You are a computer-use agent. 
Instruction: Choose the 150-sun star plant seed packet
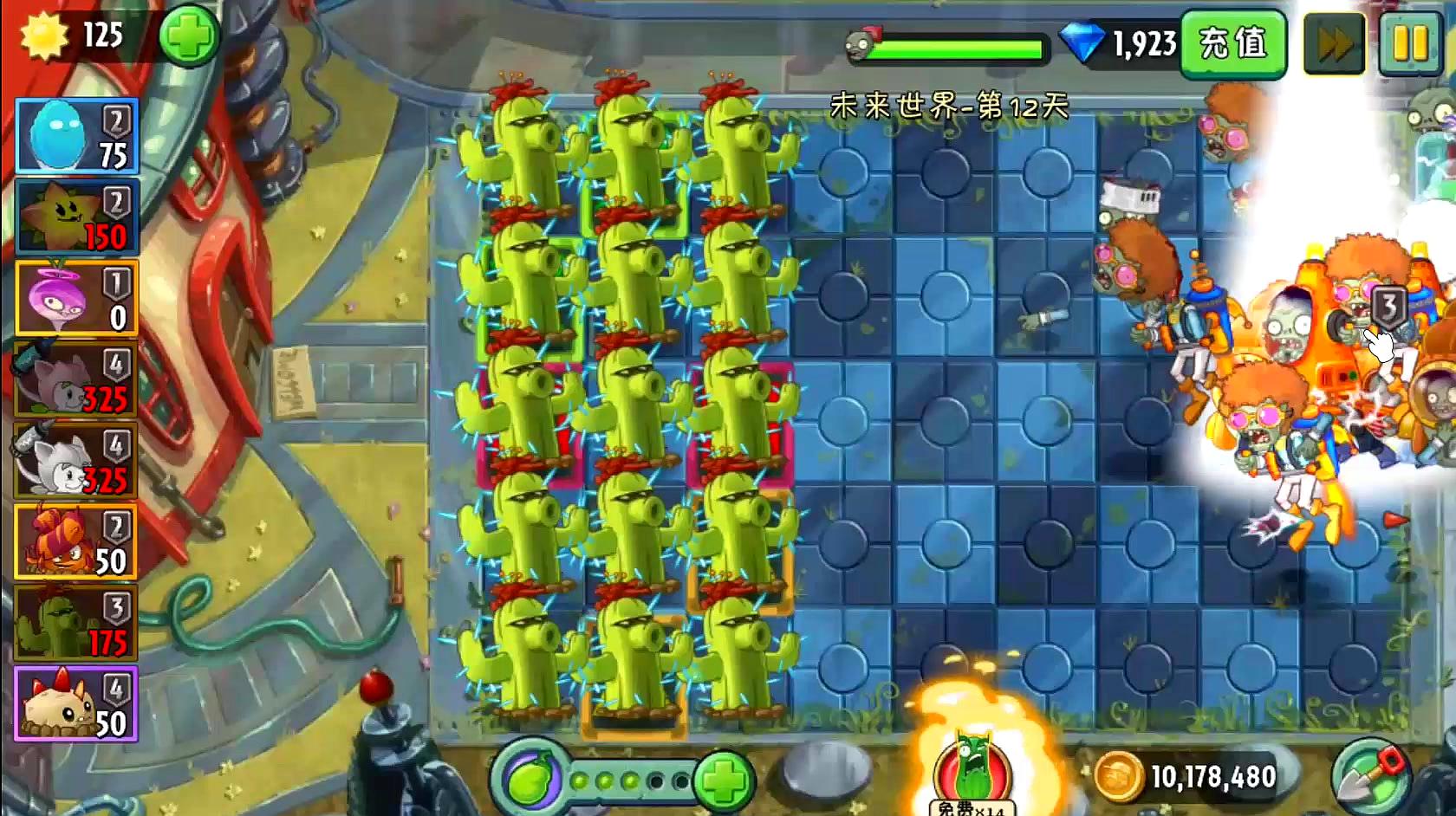click(76, 217)
